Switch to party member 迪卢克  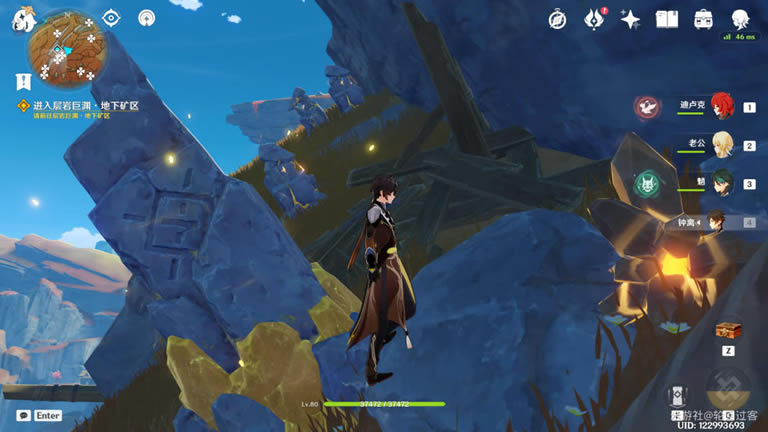pyautogui.click(x=722, y=105)
